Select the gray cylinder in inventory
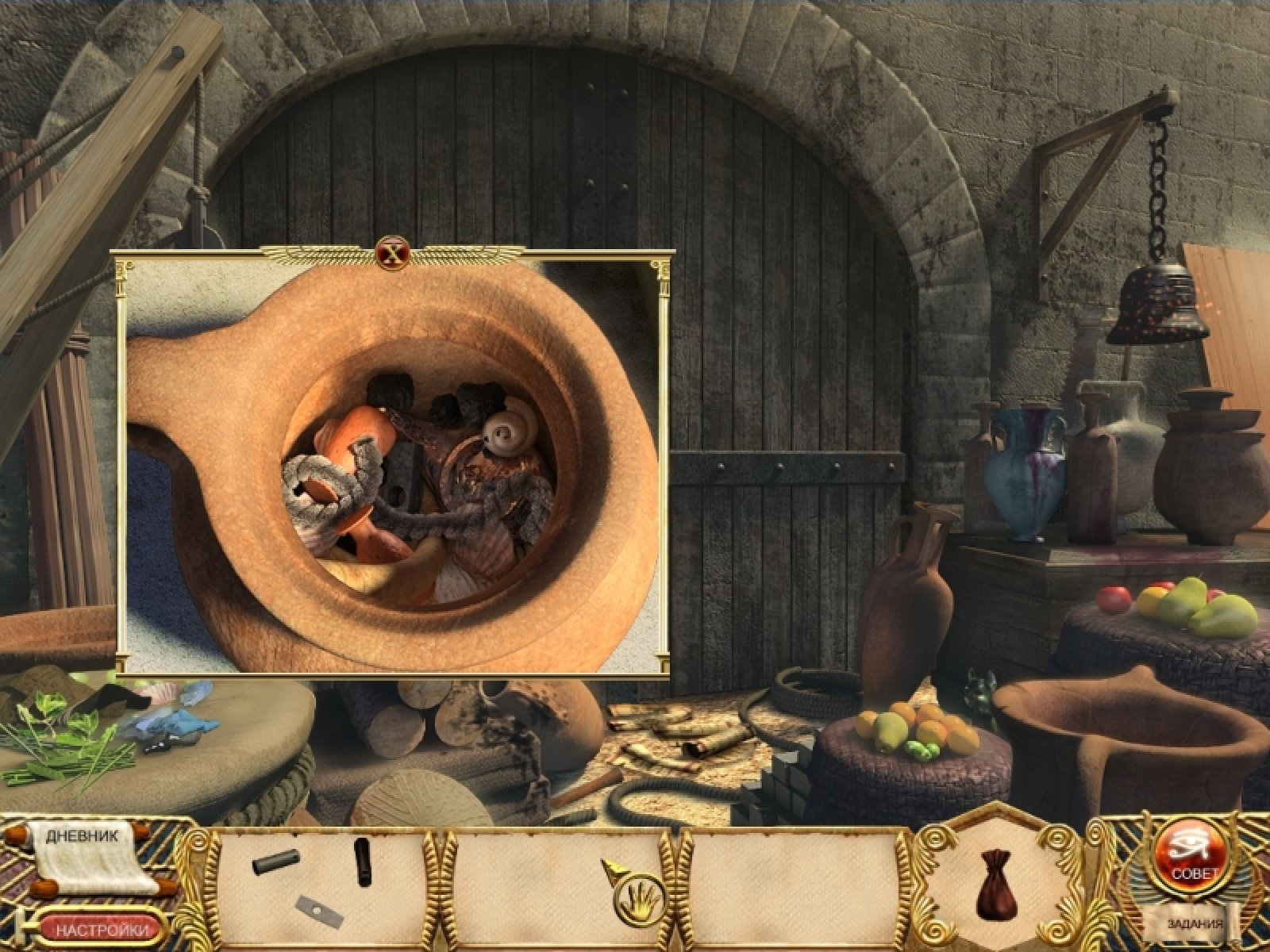1270x952 pixels. point(276,862)
